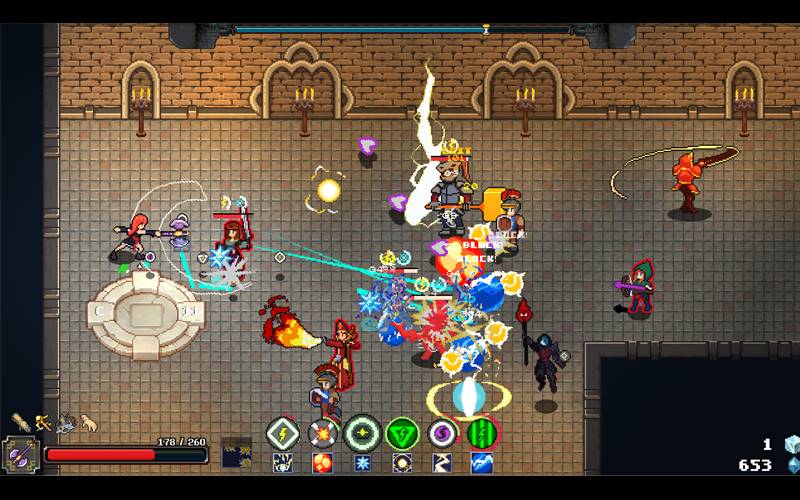Select the blue ice snowflake spell icon
The width and height of the screenshot is (800, 500).
coord(361,463)
